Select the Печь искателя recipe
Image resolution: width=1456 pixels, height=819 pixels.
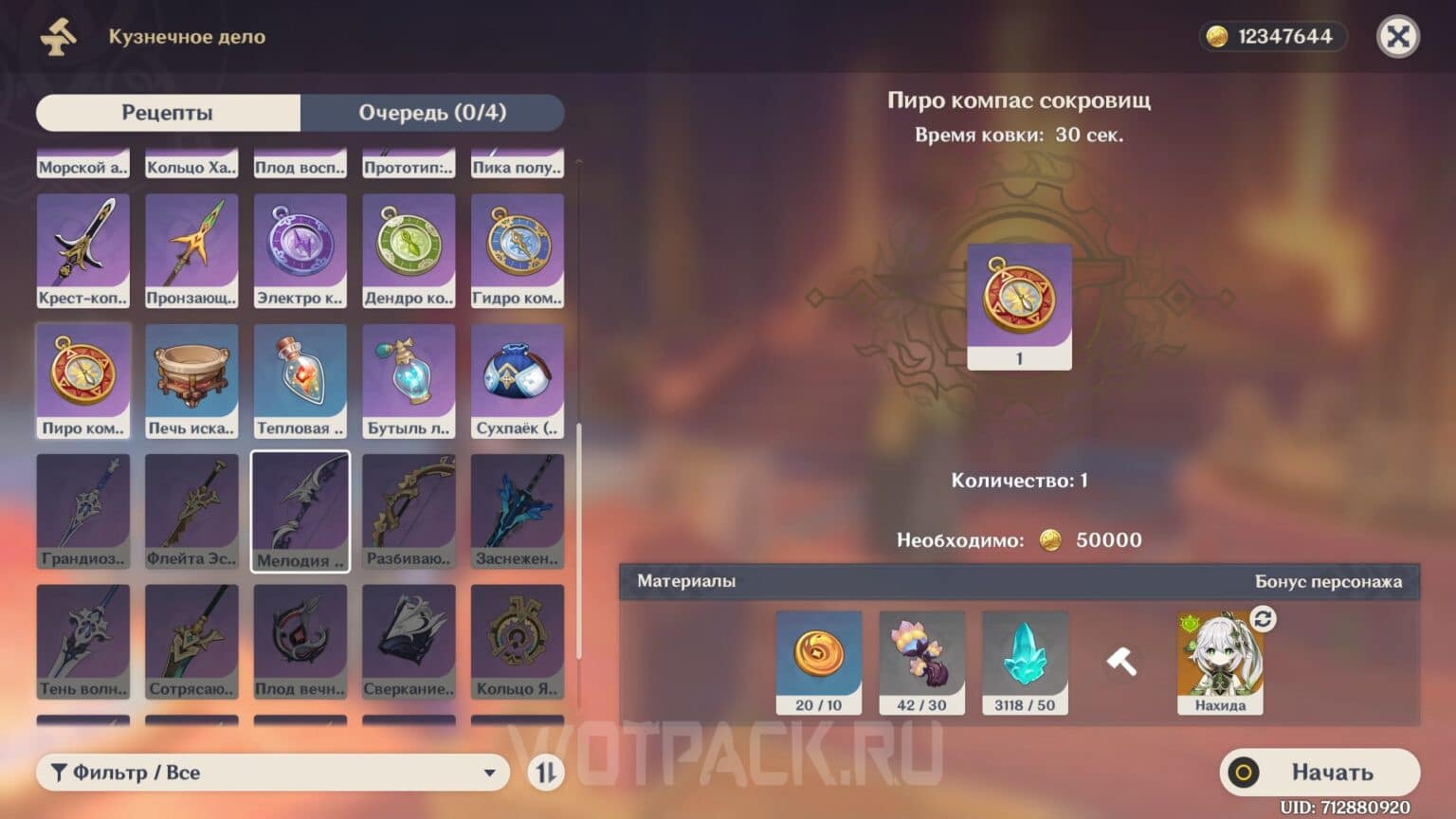[x=191, y=379]
